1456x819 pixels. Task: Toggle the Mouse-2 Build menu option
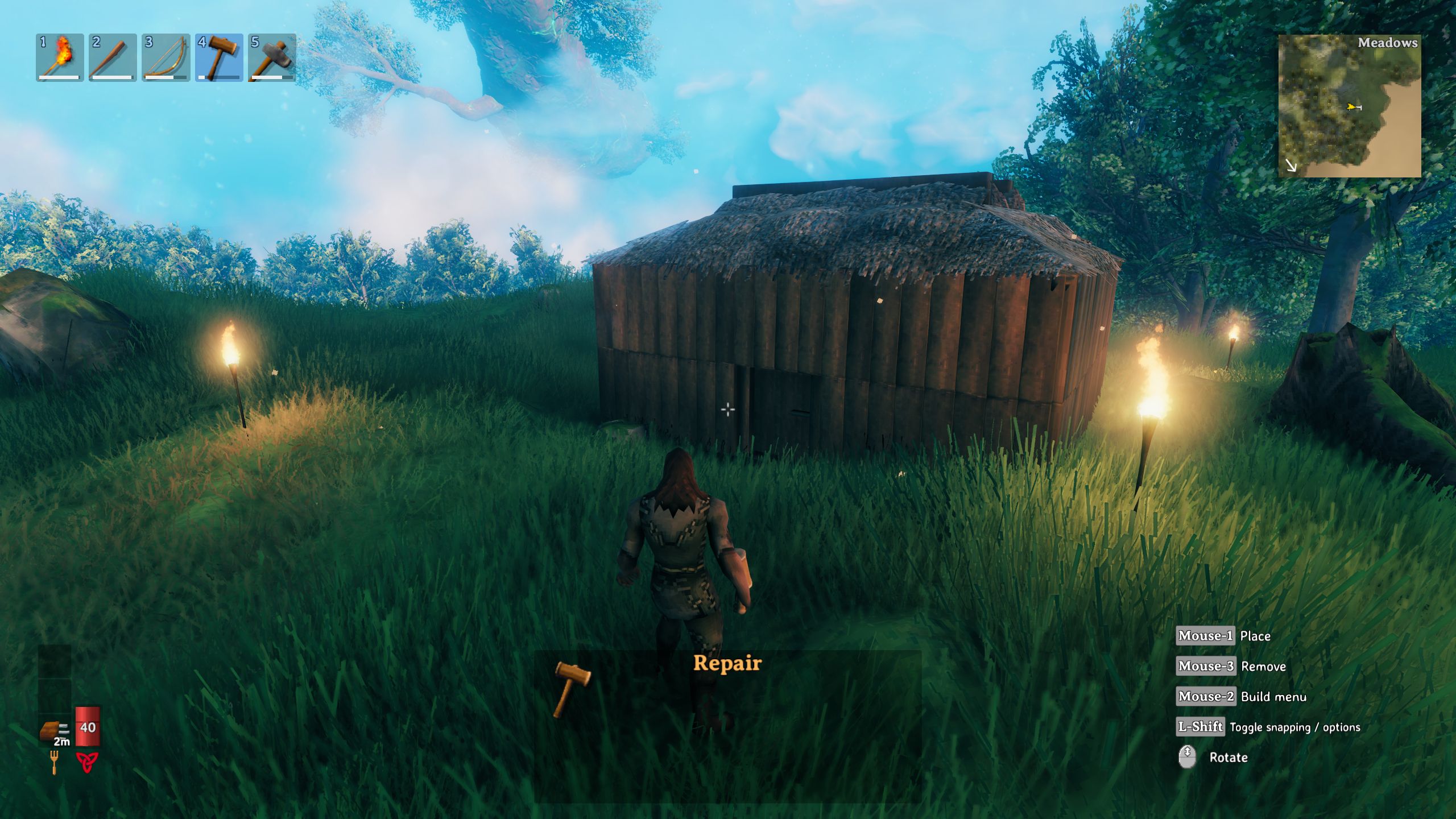pyautogui.click(x=1206, y=697)
